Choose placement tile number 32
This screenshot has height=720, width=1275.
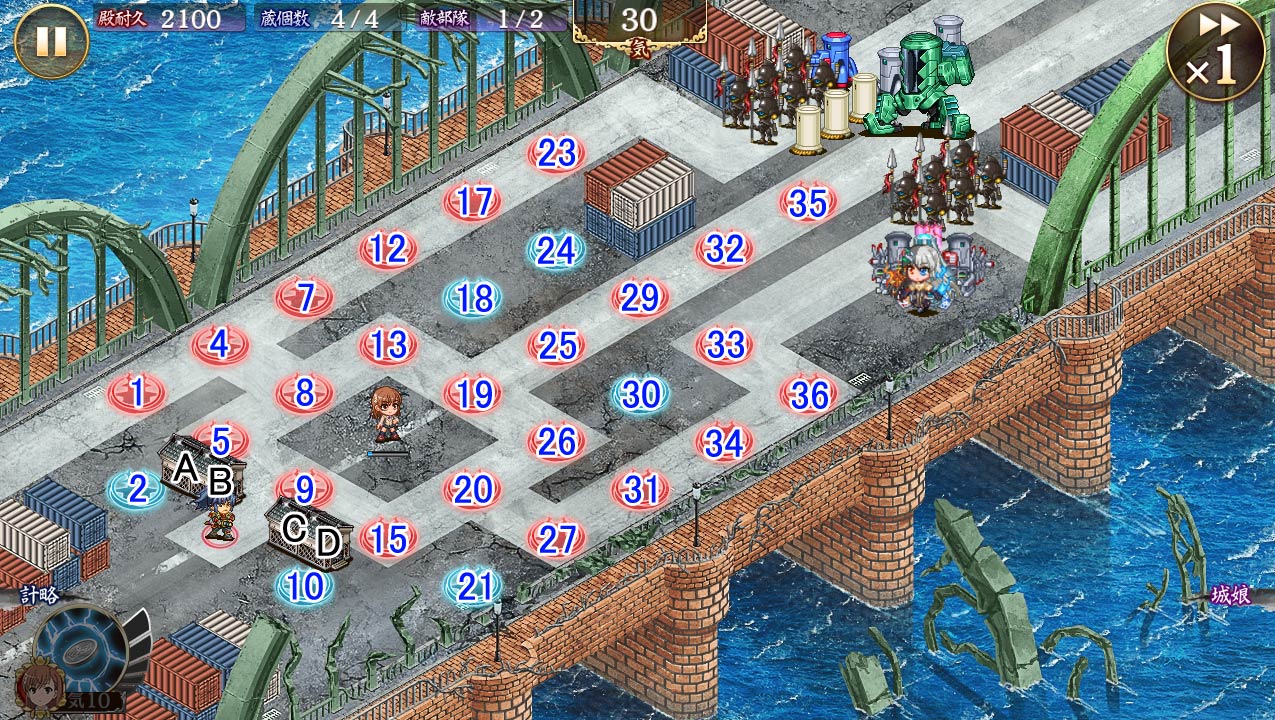click(724, 249)
